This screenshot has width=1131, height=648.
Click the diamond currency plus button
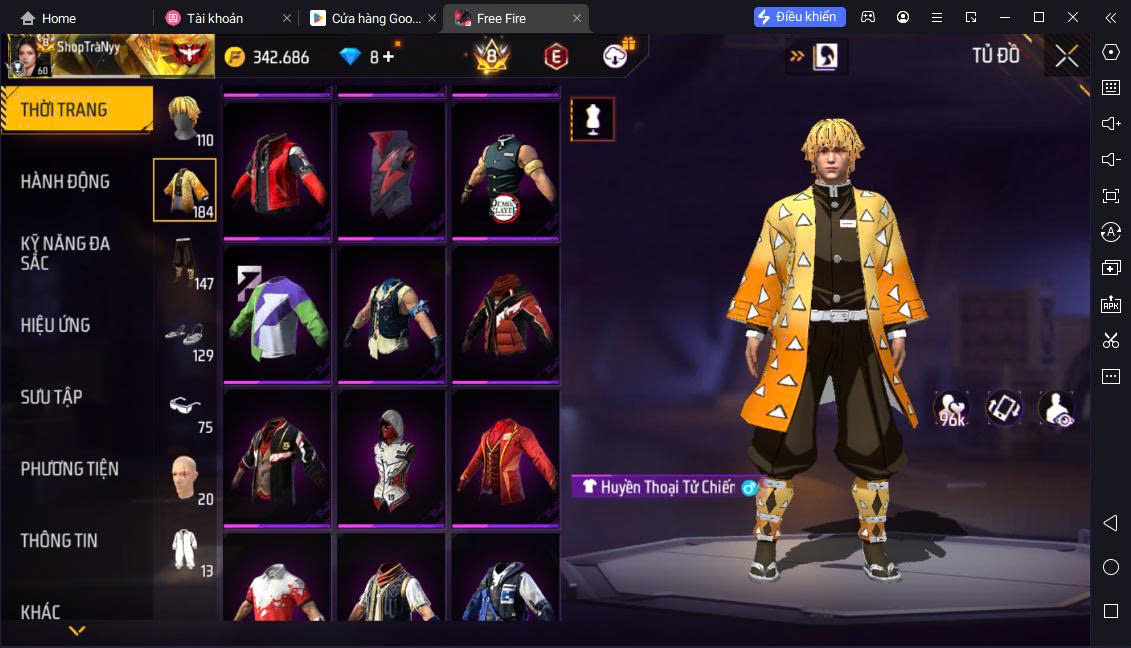point(388,57)
